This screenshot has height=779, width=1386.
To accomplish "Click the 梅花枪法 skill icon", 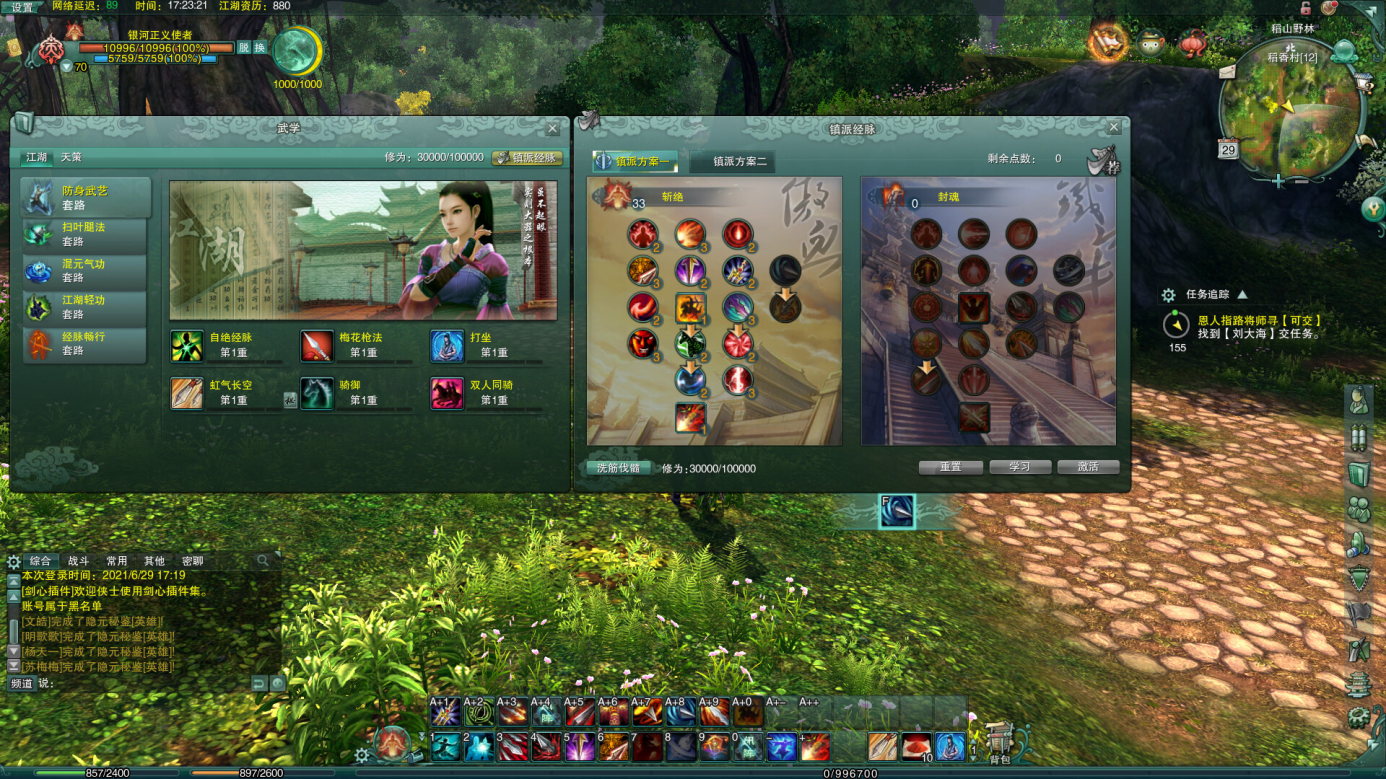I will 317,346.
